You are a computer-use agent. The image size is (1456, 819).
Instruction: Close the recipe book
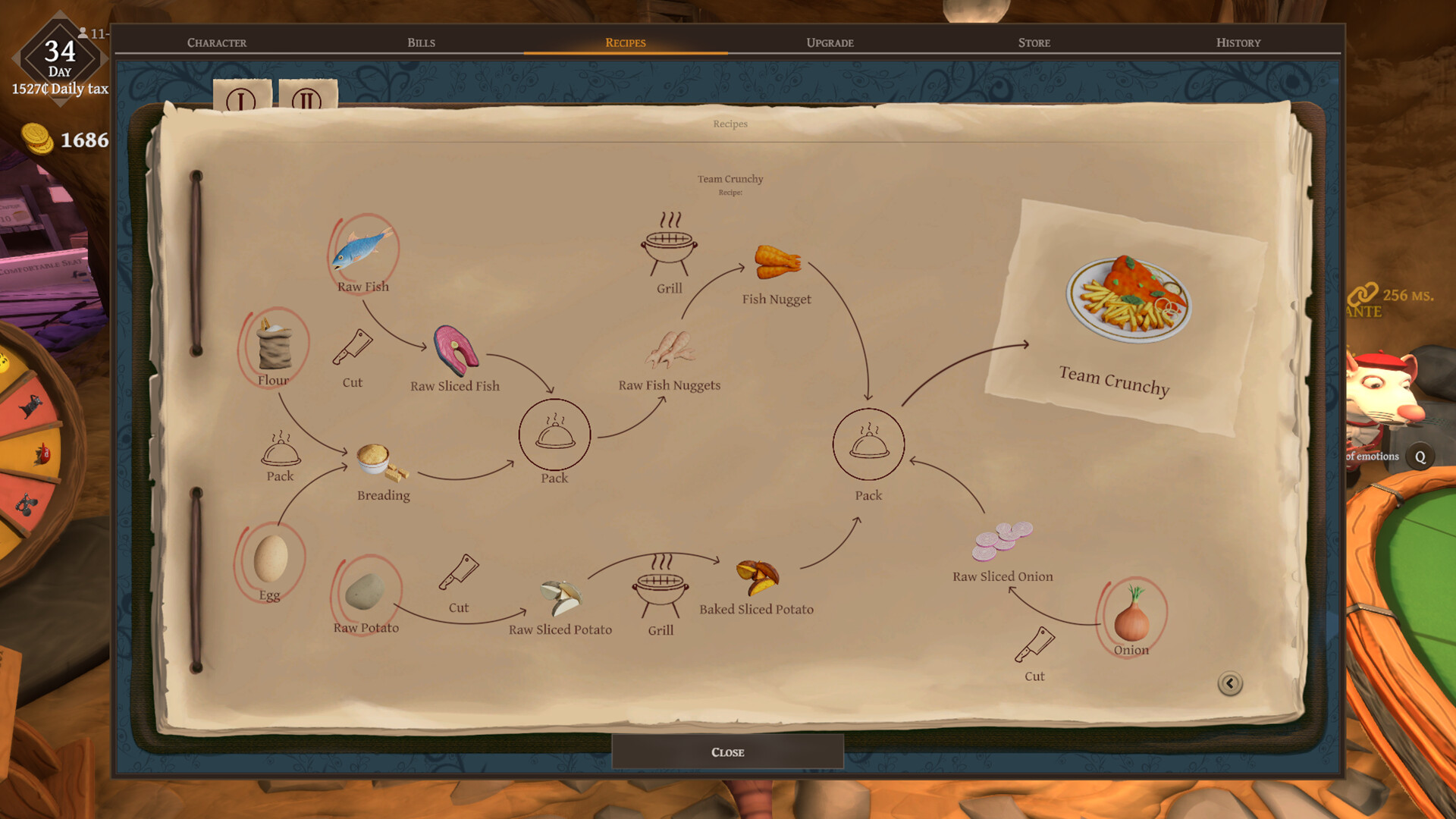tap(727, 752)
